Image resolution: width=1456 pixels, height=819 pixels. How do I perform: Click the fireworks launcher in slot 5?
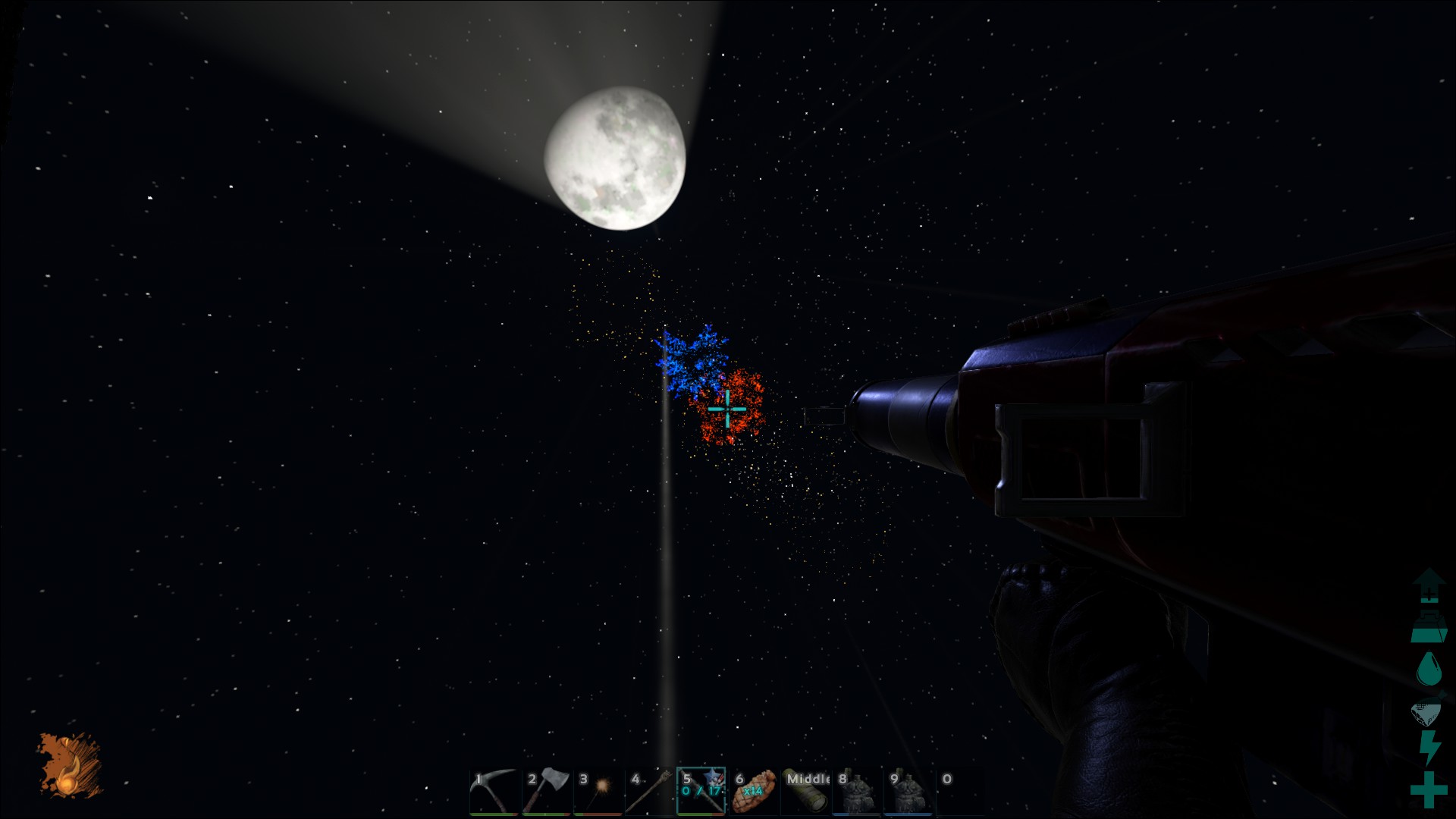701,792
